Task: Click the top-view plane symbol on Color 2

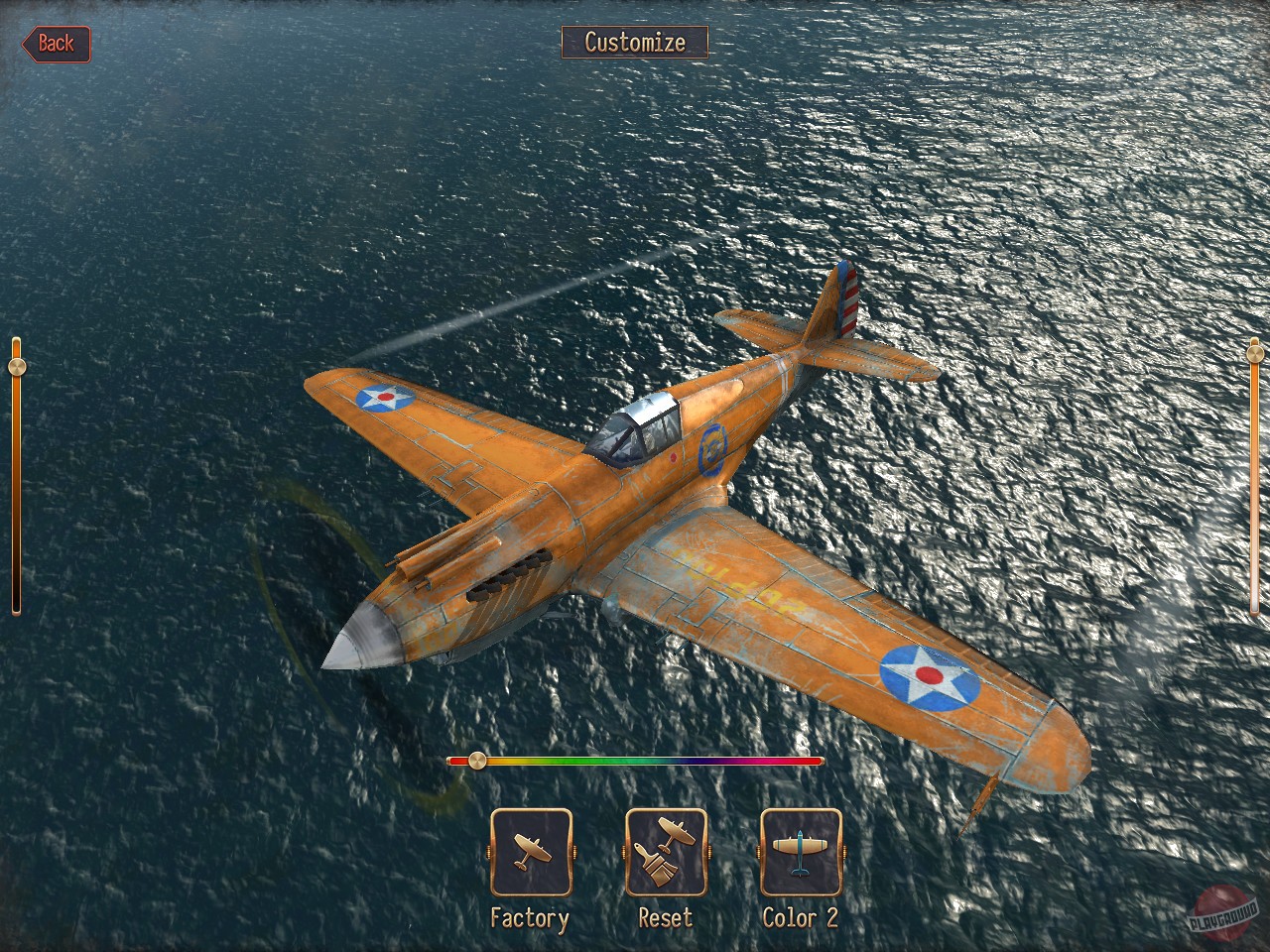Action: (x=800, y=854)
